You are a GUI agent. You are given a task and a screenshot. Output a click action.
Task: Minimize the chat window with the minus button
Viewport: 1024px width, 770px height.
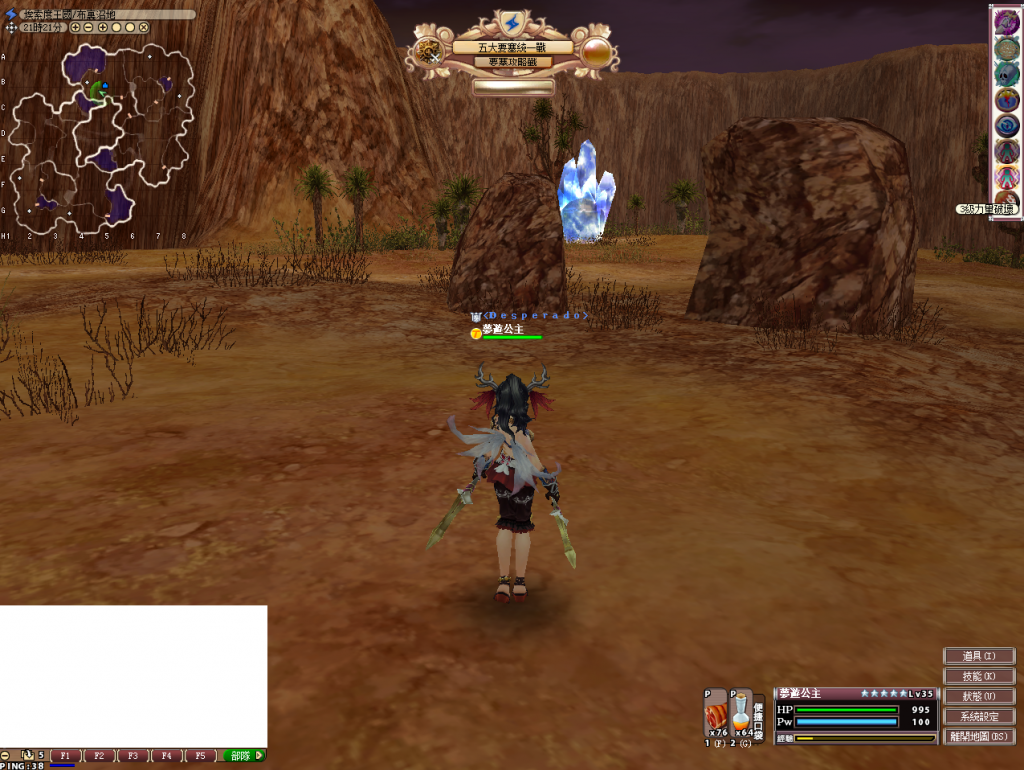[5, 755]
